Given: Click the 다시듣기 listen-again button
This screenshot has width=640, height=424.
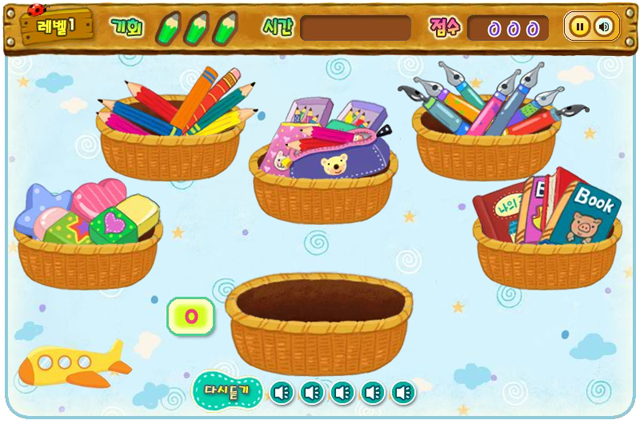Looking at the screenshot, I should tap(231, 391).
